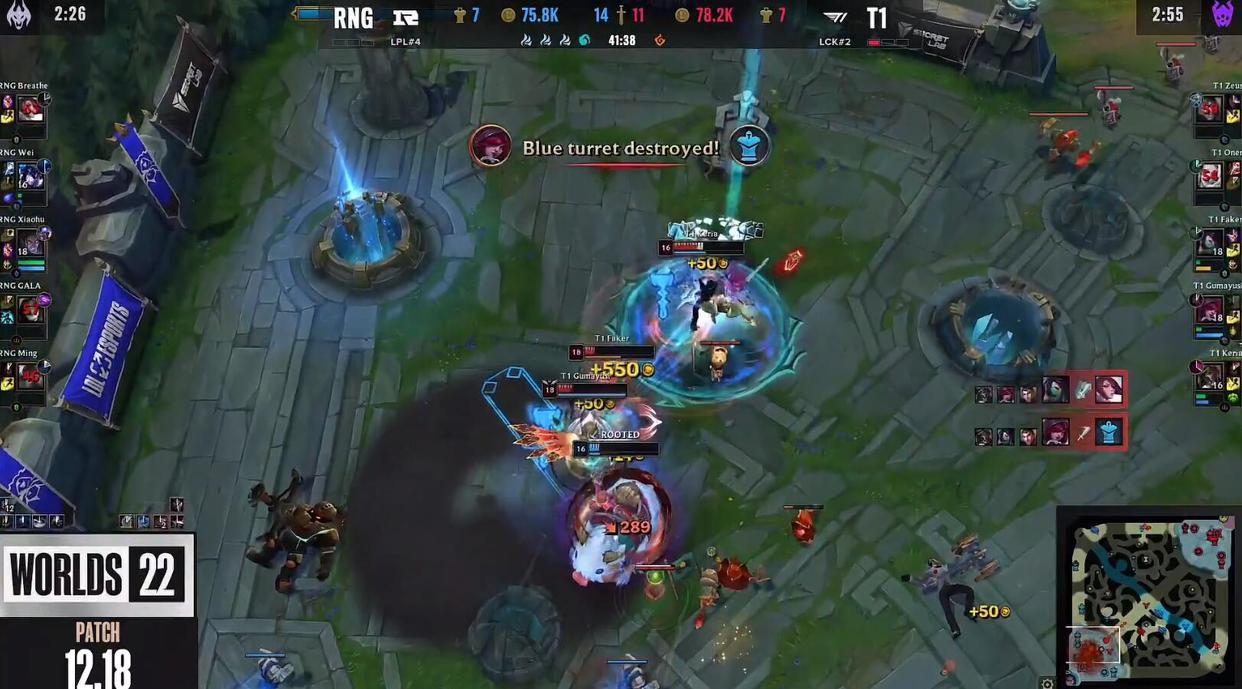
Task: Select T1 Keria's champion portrait
Action: point(1210,376)
